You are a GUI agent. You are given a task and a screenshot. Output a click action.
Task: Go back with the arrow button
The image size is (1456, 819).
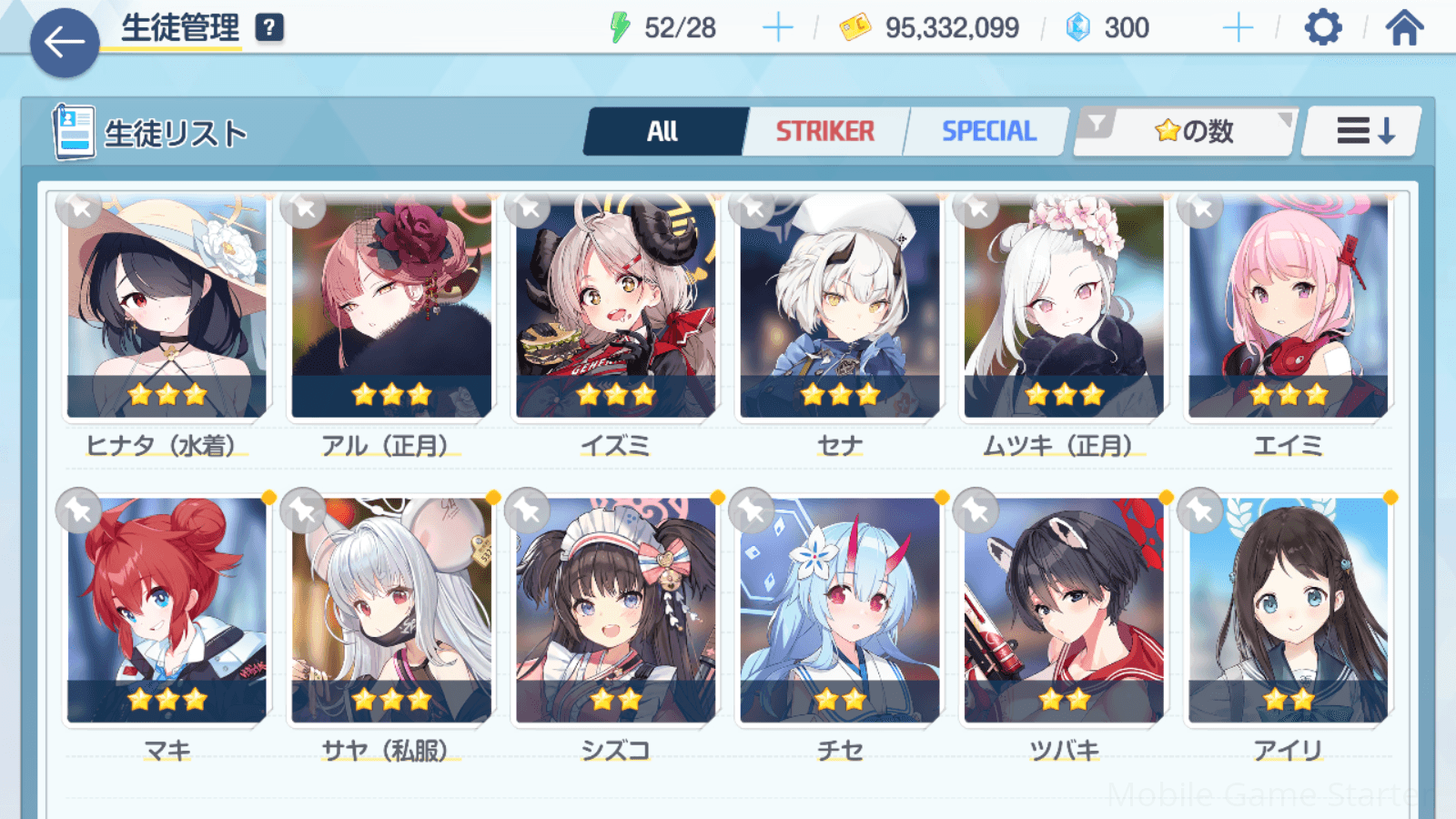(65, 42)
